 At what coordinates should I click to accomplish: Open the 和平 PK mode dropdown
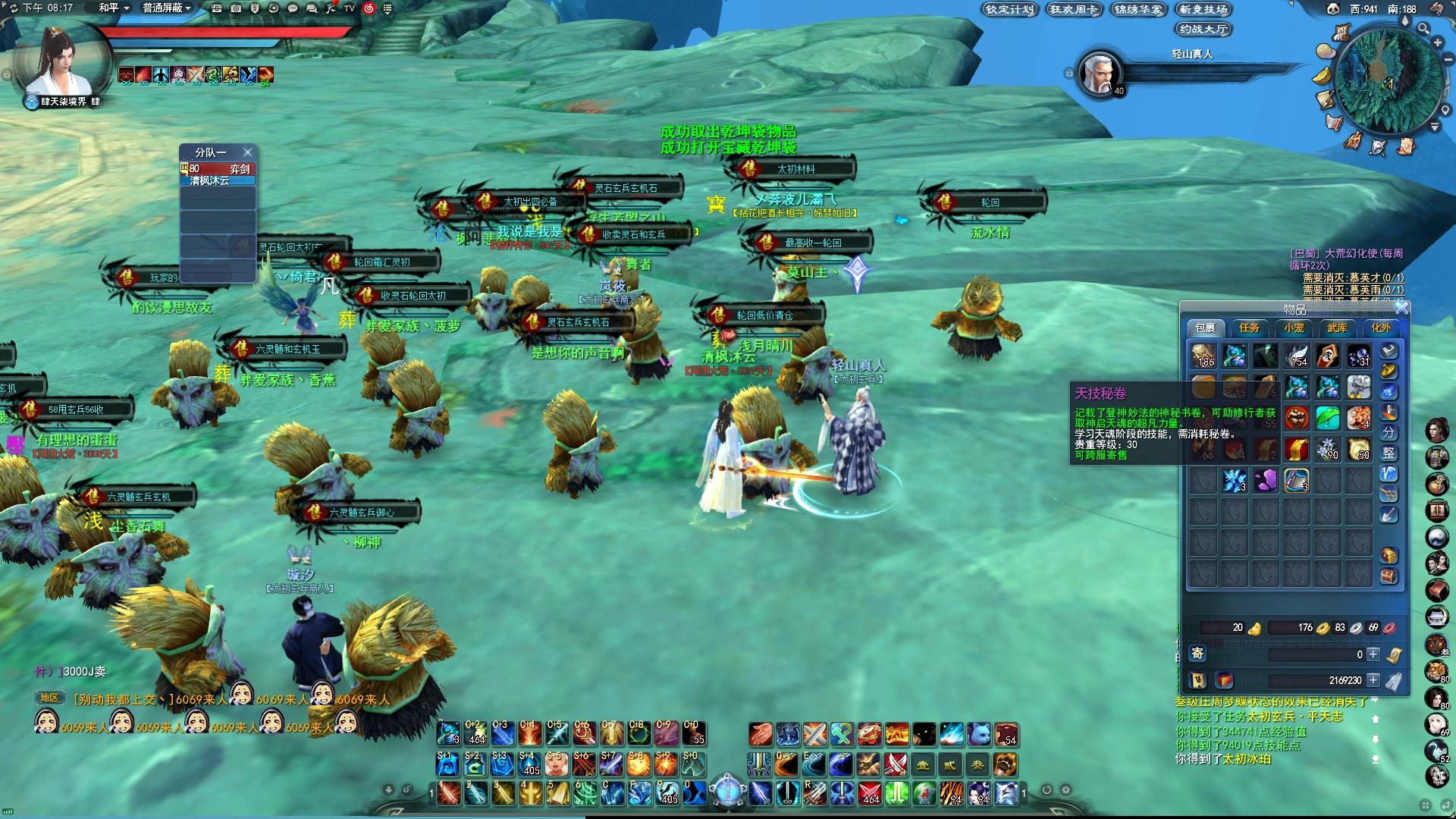pos(115,8)
